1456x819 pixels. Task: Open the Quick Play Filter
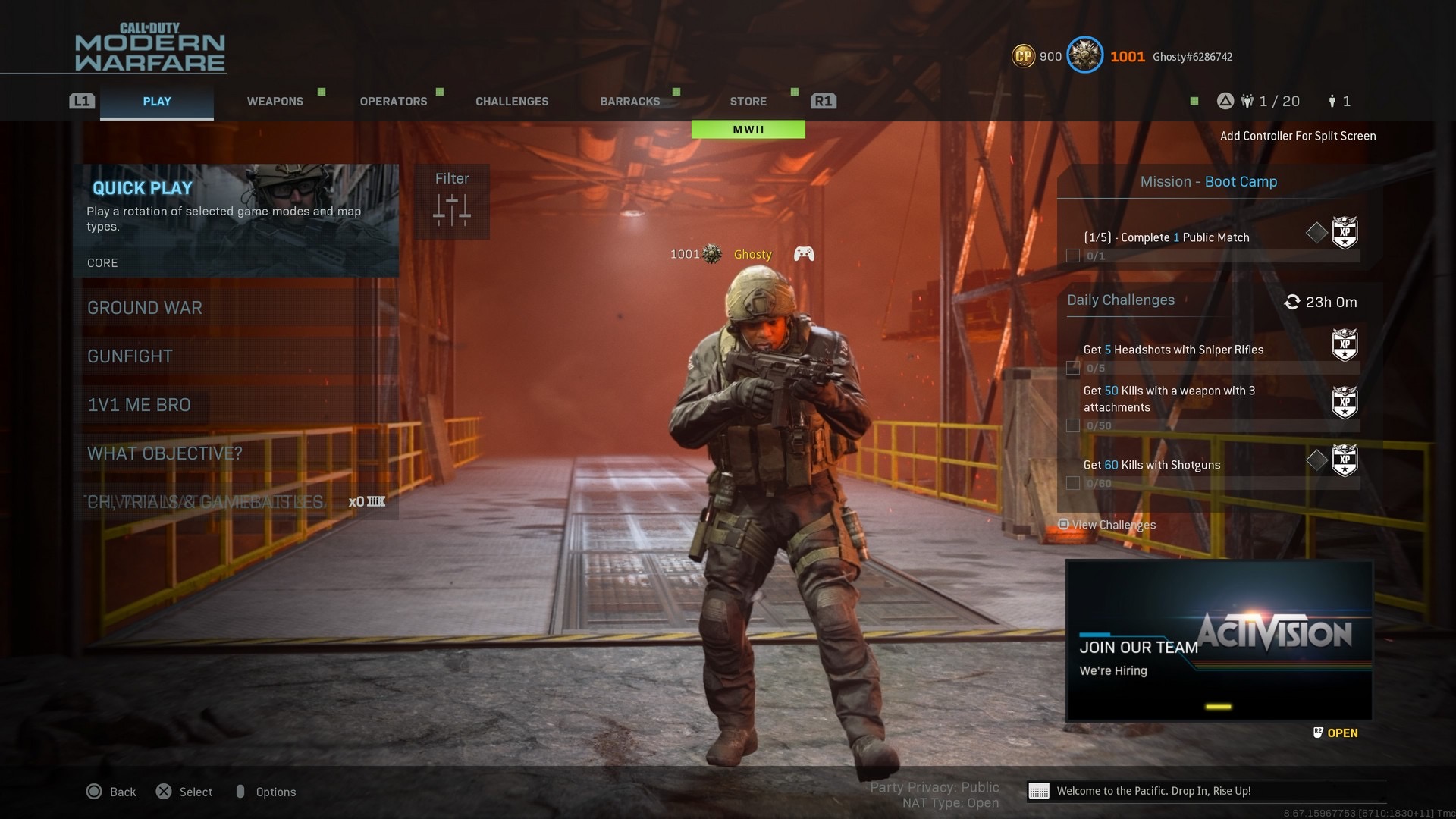(452, 202)
